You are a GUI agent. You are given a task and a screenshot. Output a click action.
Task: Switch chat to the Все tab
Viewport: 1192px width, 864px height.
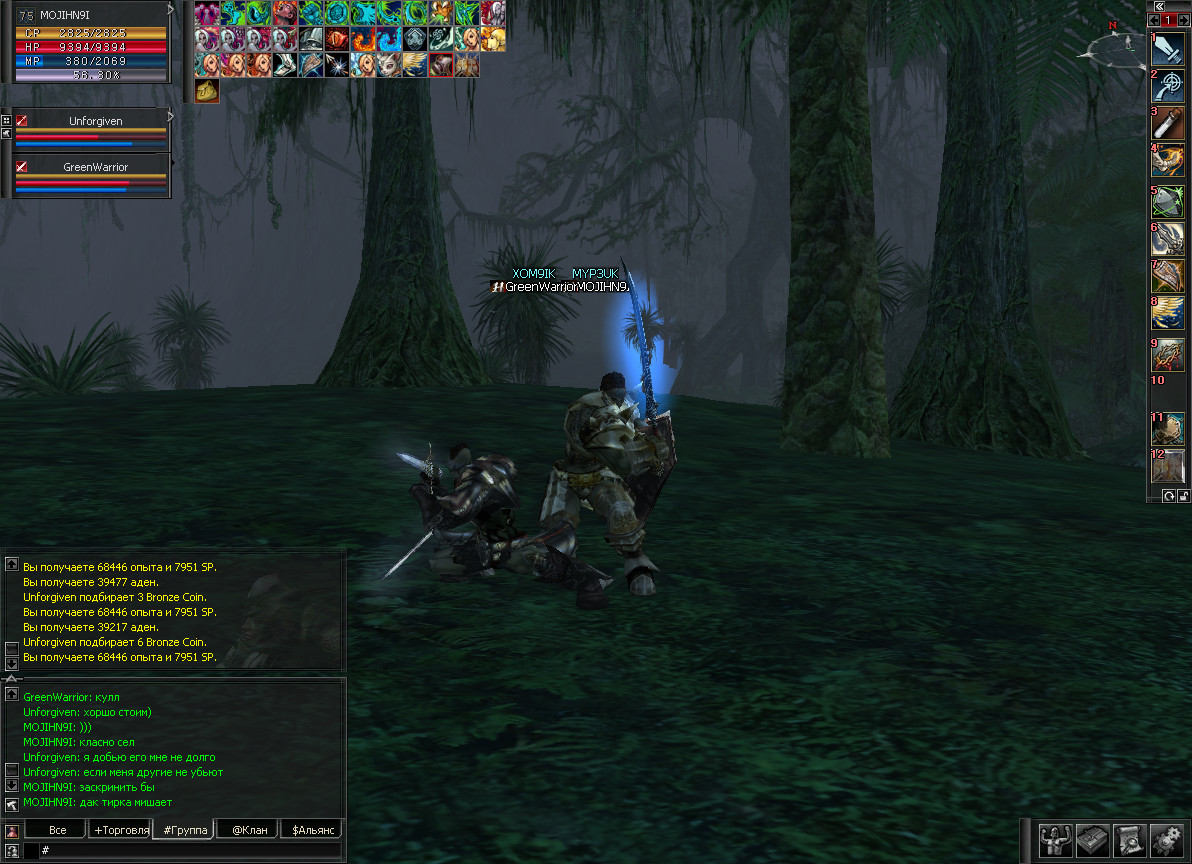coord(57,830)
